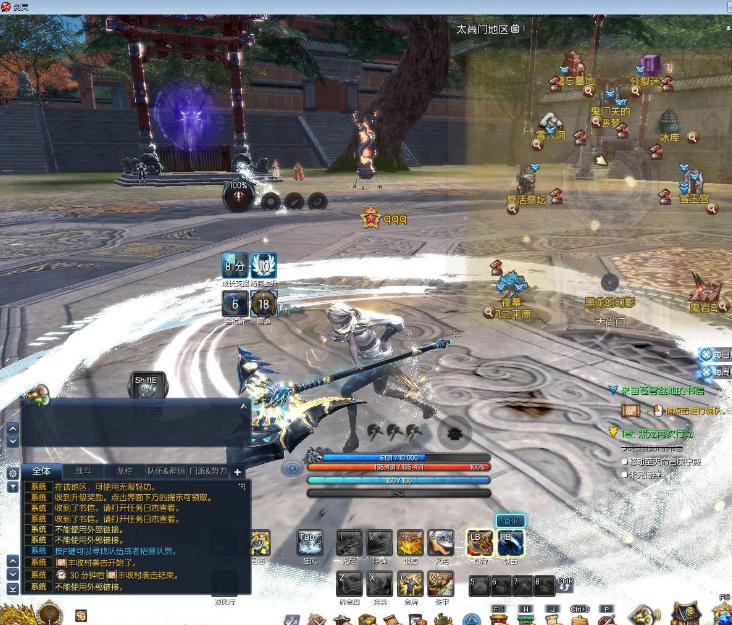This screenshot has height=625, width=732.
Task: Show the 门派&势力 chat tab
Action: point(209,471)
